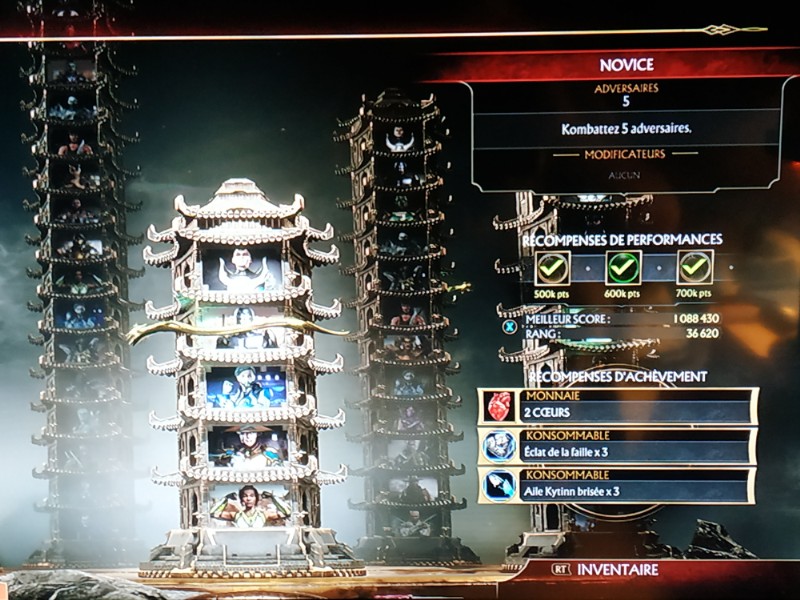Select the 600k pts performance reward
Viewport: 800px width, 600px height.
[x=624, y=267]
